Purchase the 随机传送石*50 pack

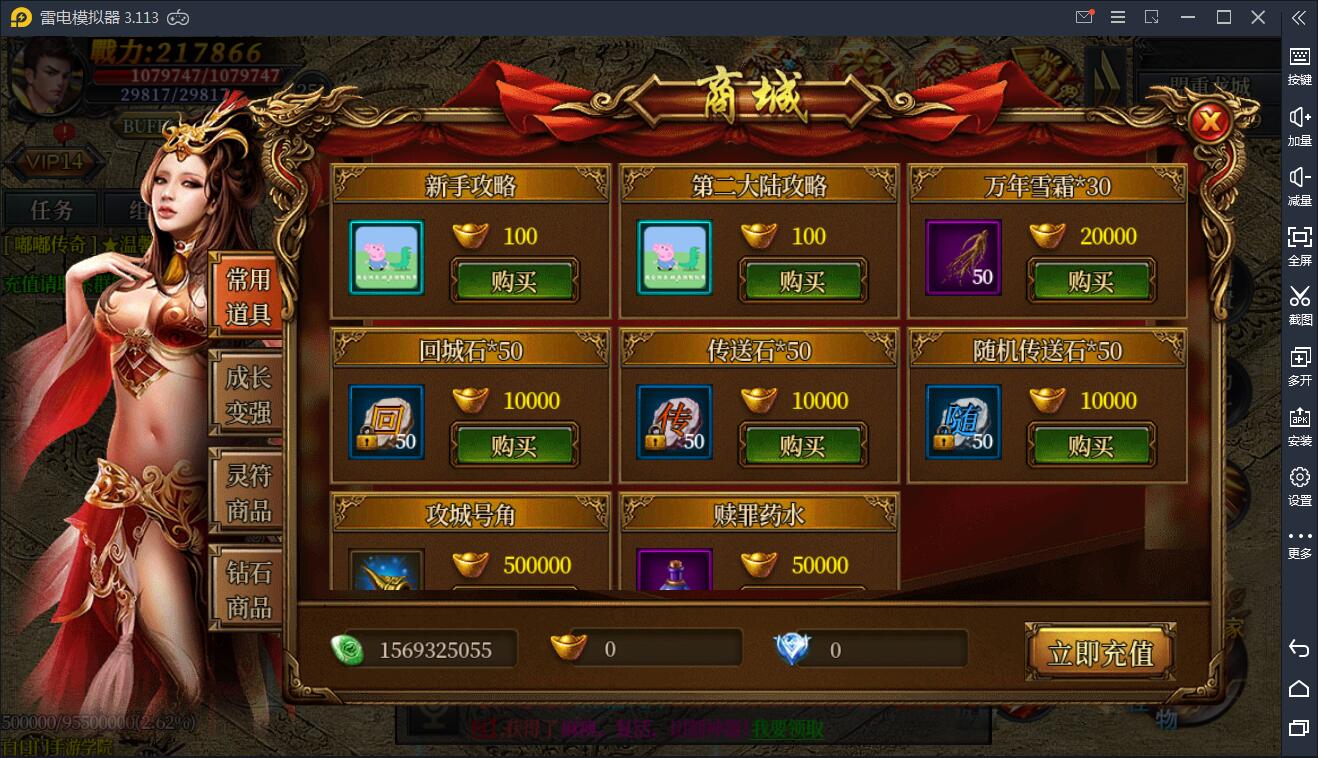(x=1091, y=445)
